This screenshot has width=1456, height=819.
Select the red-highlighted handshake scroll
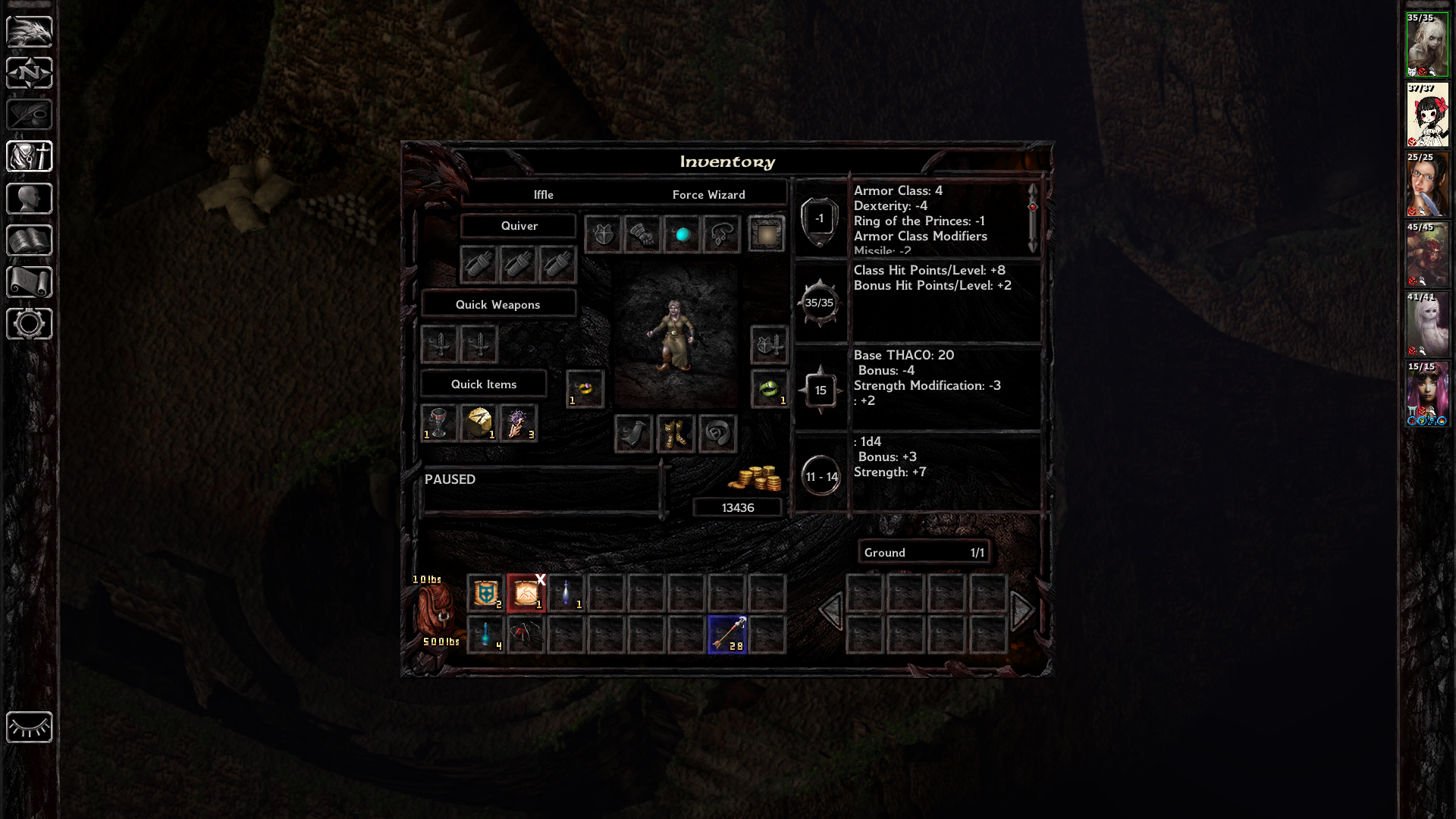click(x=526, y=593)
